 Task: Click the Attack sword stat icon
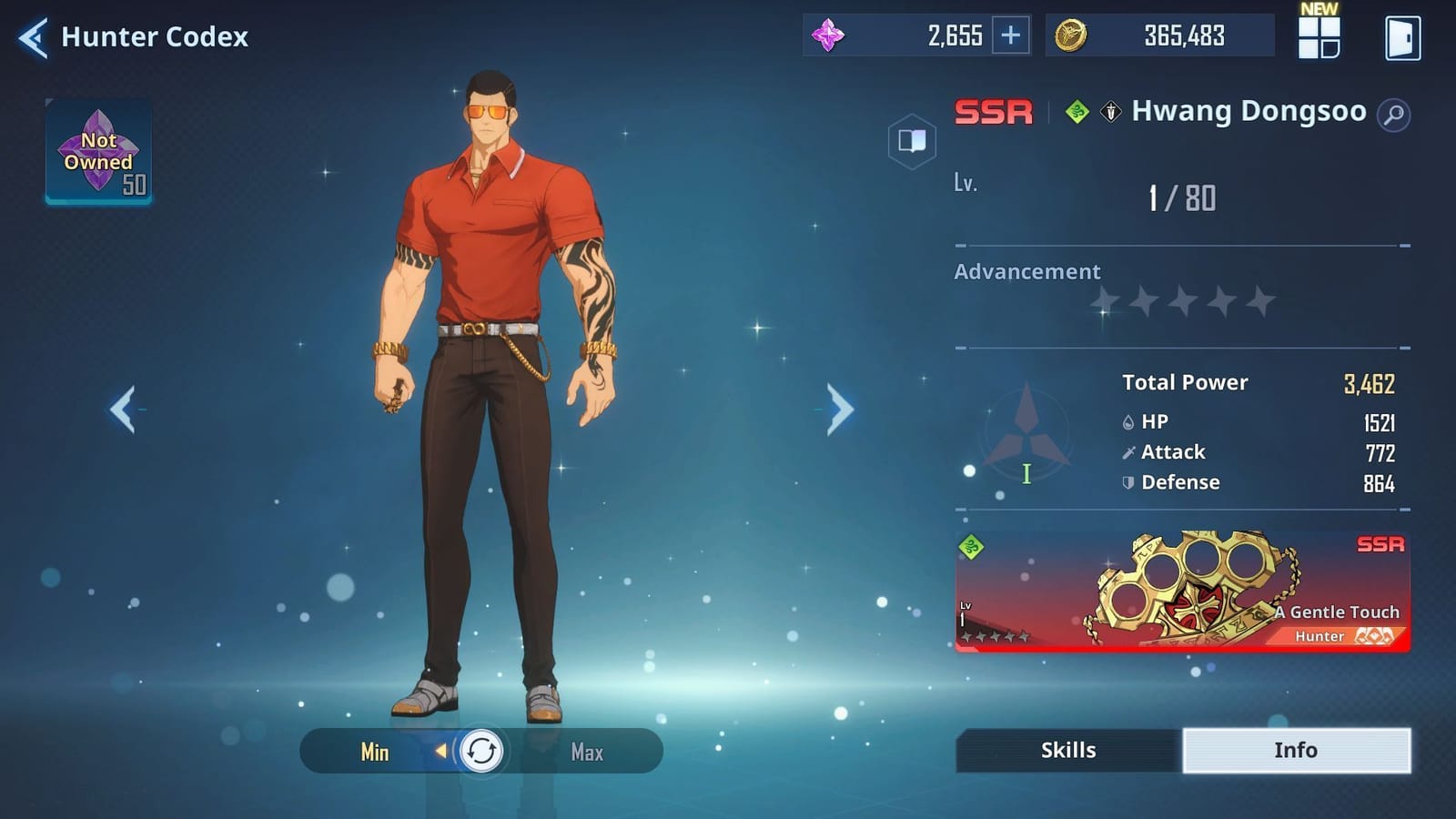tap(1127, 451)
